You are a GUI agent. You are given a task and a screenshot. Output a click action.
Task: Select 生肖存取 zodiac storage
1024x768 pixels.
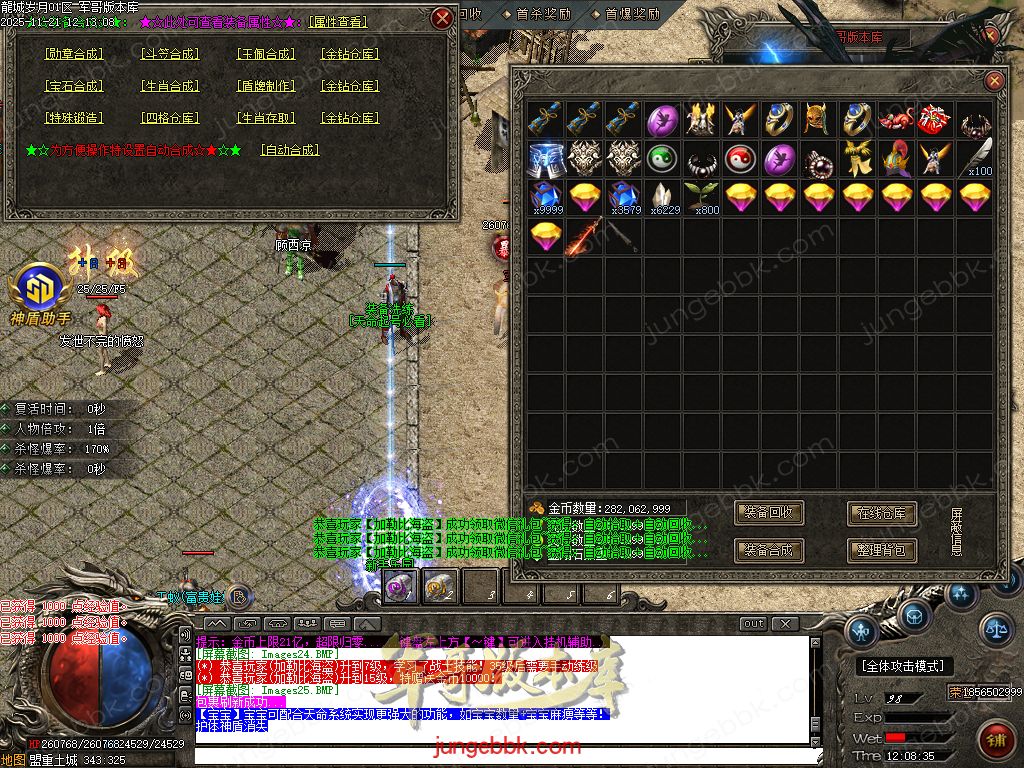(266, 118)
